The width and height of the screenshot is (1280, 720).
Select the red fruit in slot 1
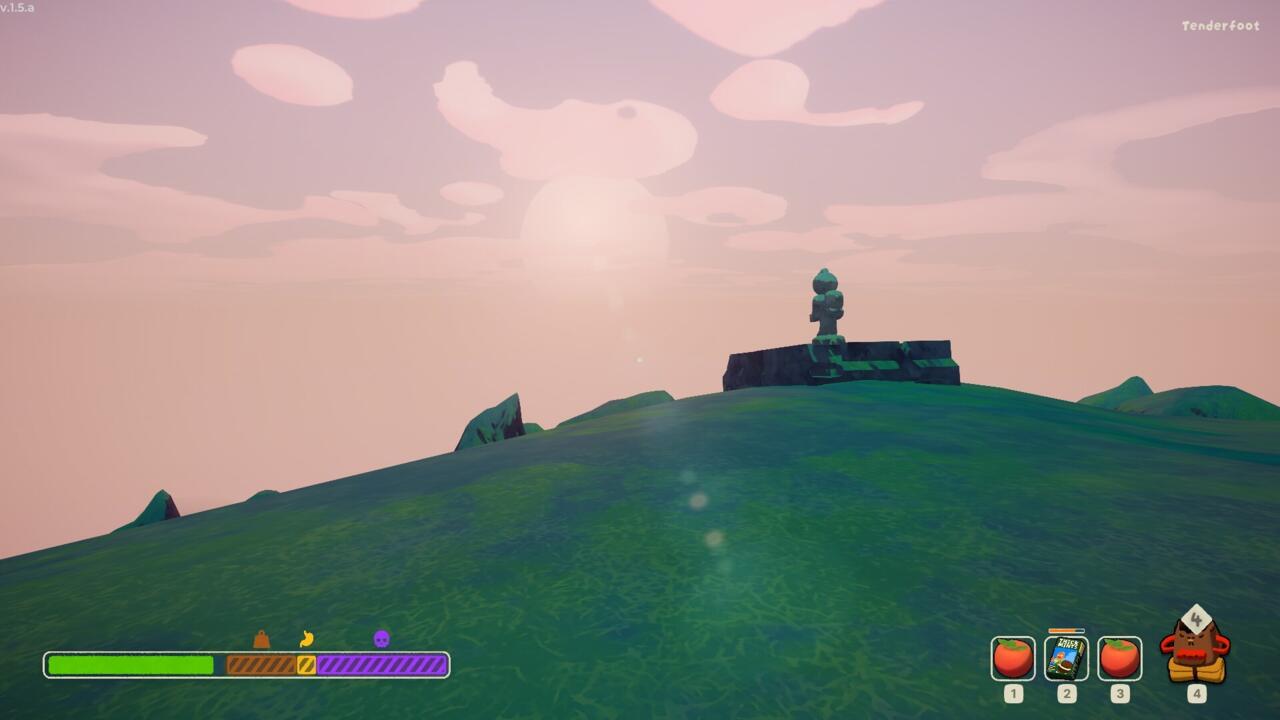point(1013,658)
